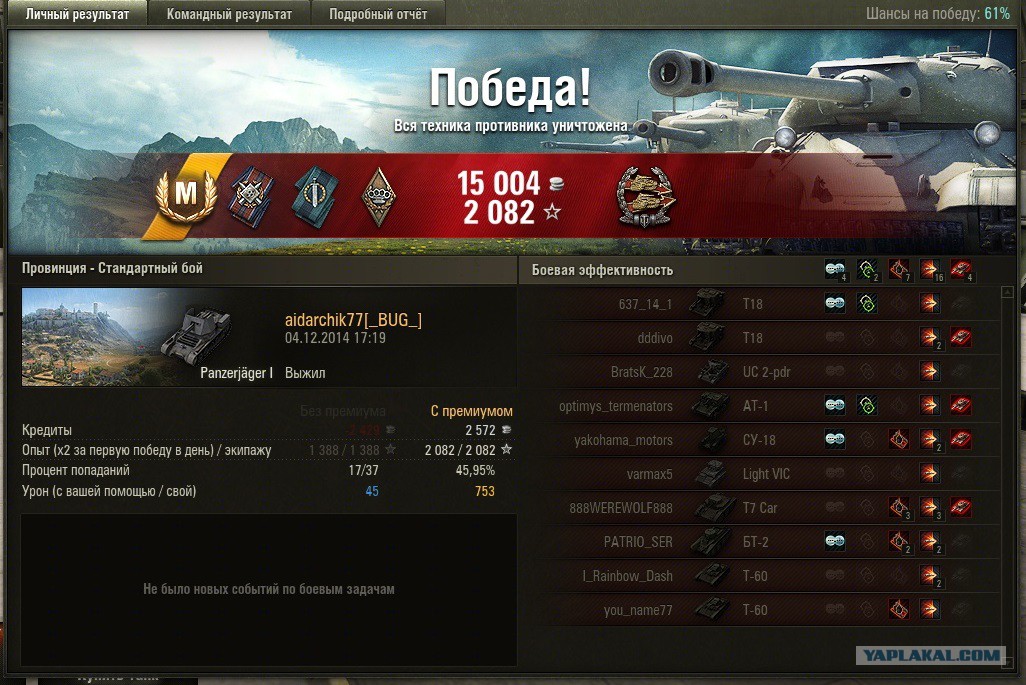Click the twin-tanks wreath achievement badge
This screenshot has height=685, width=1026.
tap(646, 194)
